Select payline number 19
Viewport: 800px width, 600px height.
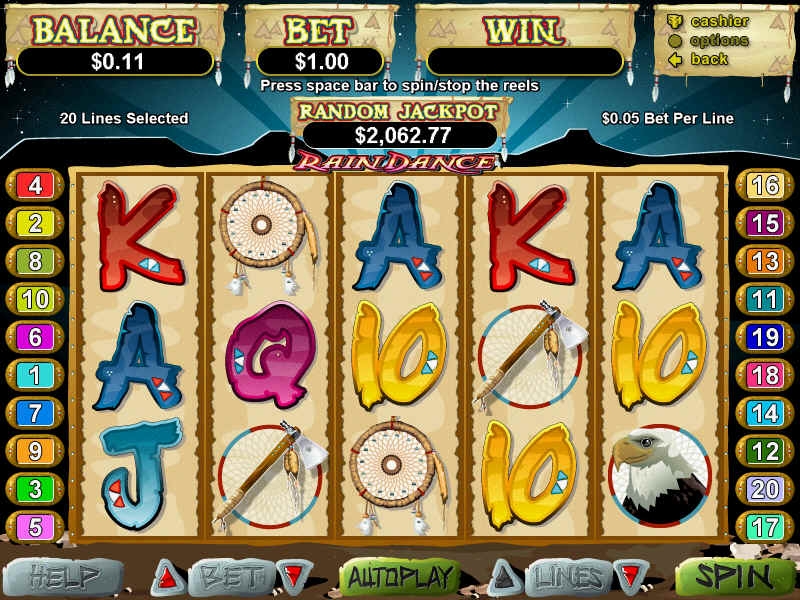click(765, 337)
